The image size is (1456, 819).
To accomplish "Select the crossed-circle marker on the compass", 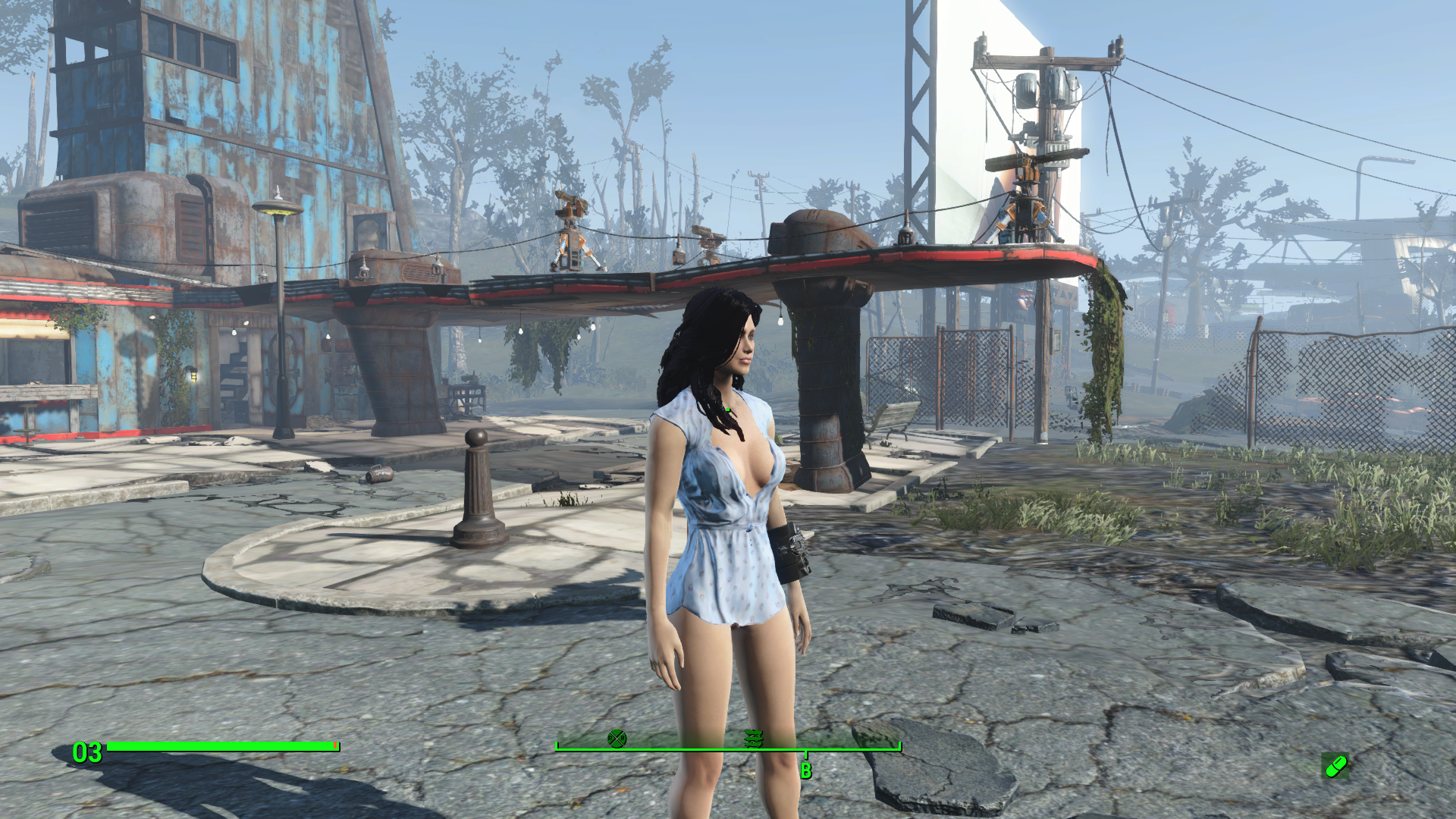I will point(617,738).
